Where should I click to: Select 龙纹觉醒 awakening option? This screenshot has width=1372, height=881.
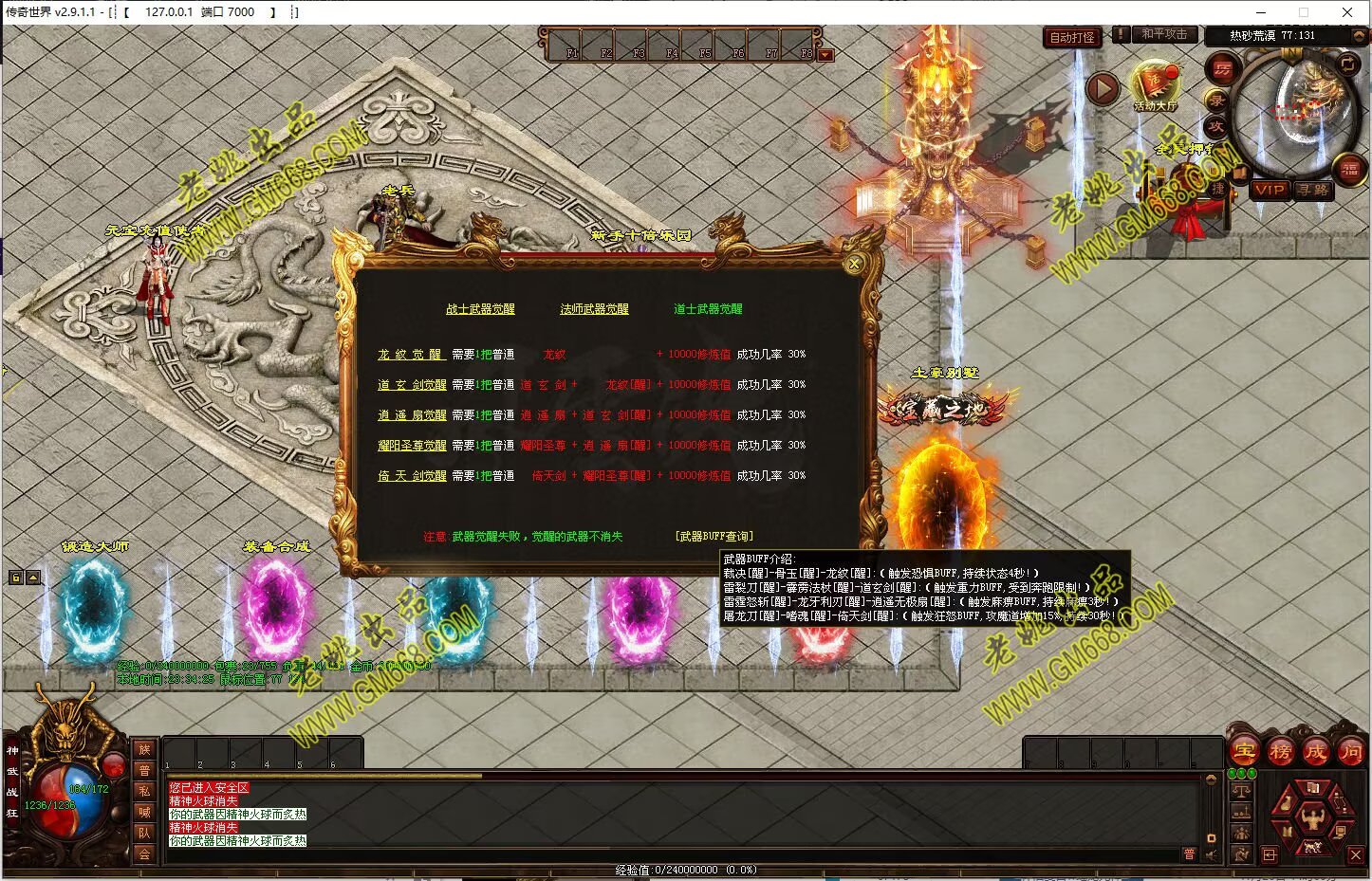[x=410, y=355]
